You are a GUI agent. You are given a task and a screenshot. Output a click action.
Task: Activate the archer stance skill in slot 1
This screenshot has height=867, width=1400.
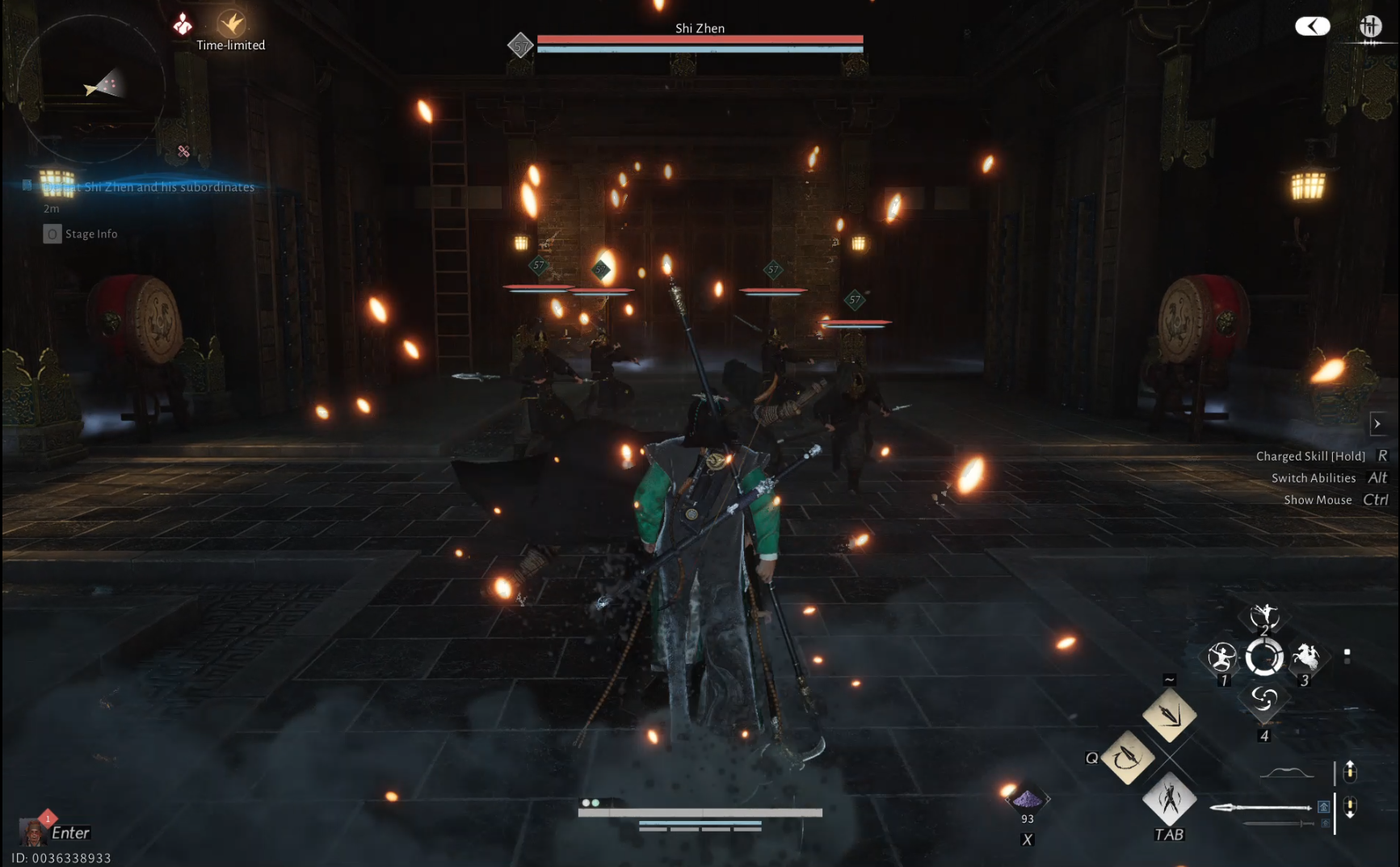pos(1221,658)
